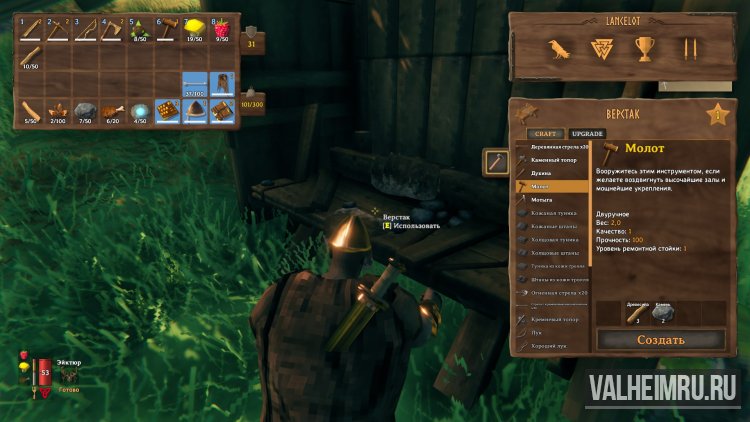750x422 pixels.
Task: Select the equipped bronze helmet slot
Action: click(x=196, y=109)
